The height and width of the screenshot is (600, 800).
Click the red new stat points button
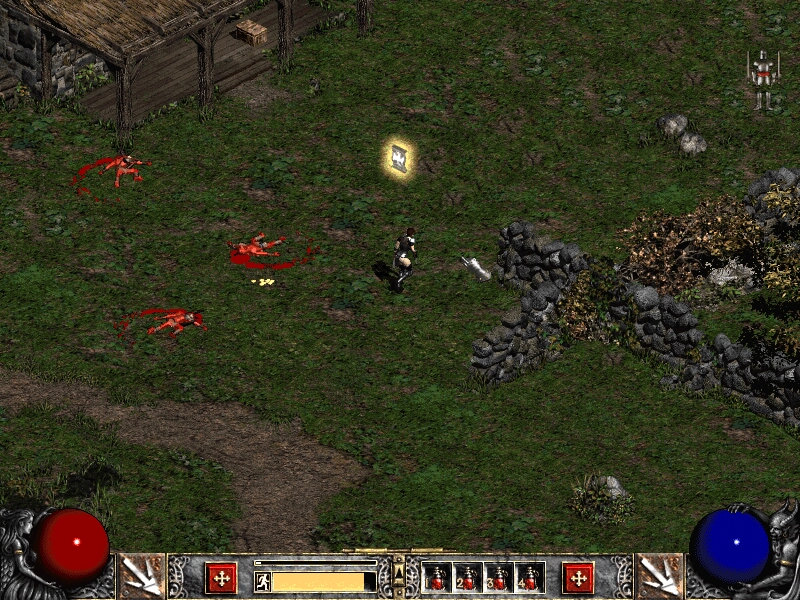221,577
